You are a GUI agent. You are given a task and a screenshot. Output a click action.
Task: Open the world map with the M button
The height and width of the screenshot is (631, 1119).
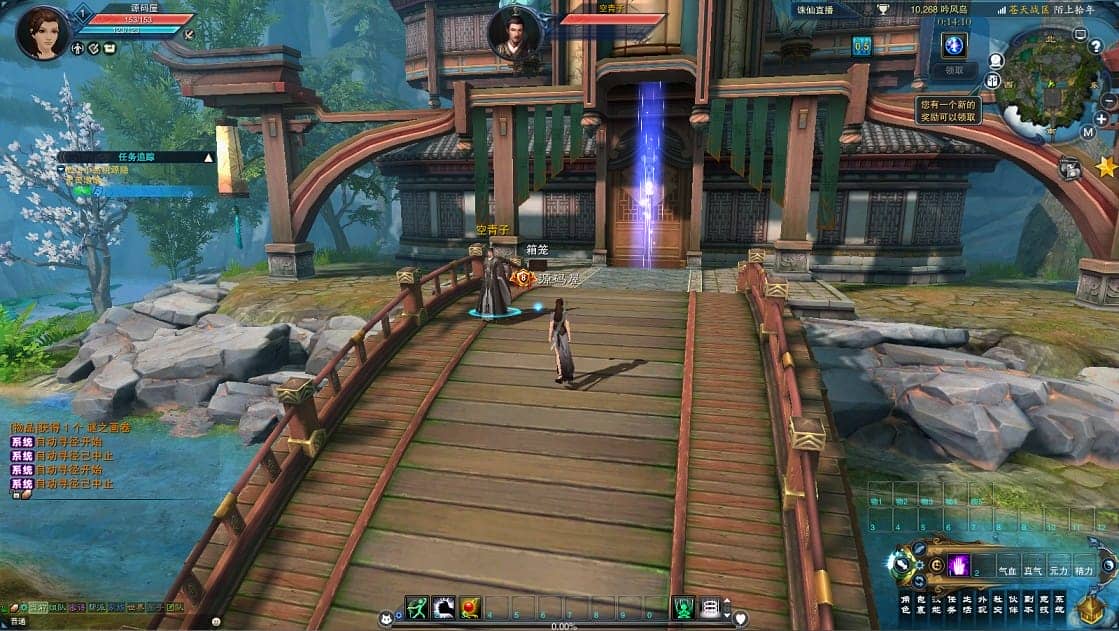point(1088,131)
